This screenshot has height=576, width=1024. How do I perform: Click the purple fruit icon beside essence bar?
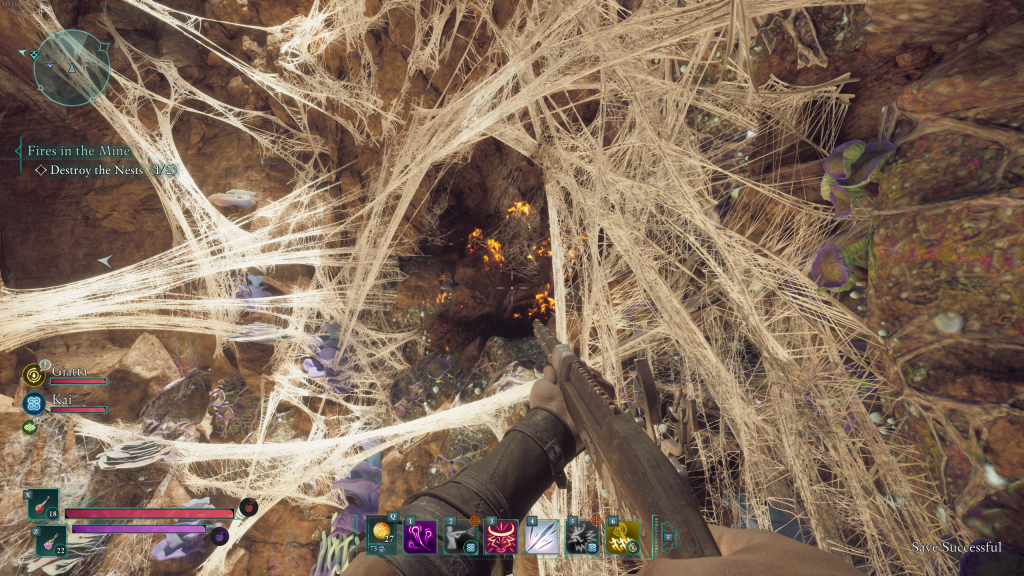pyautogui.click(x=220, y=535)
